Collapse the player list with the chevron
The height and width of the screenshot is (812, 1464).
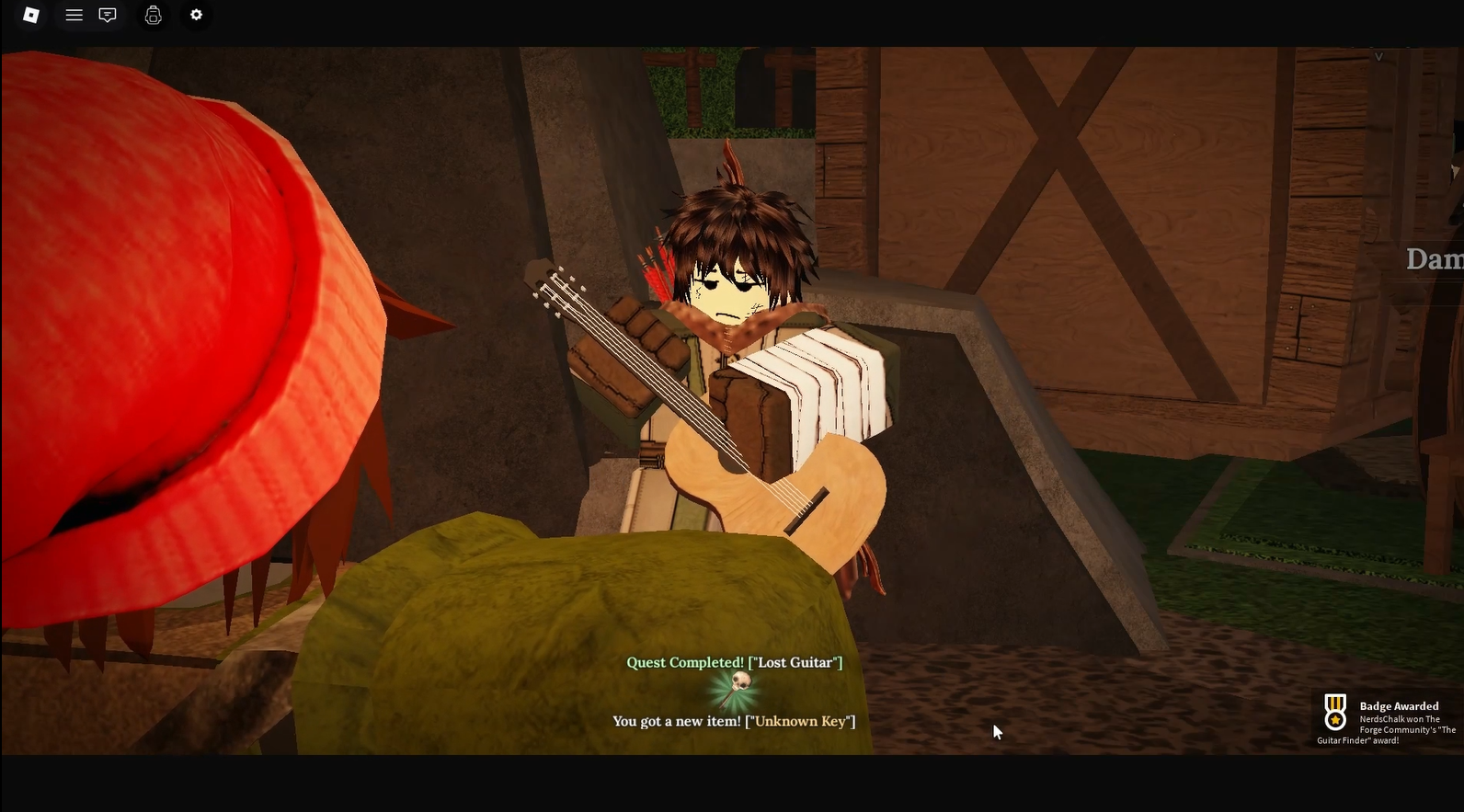click(x=1379, y=55)
